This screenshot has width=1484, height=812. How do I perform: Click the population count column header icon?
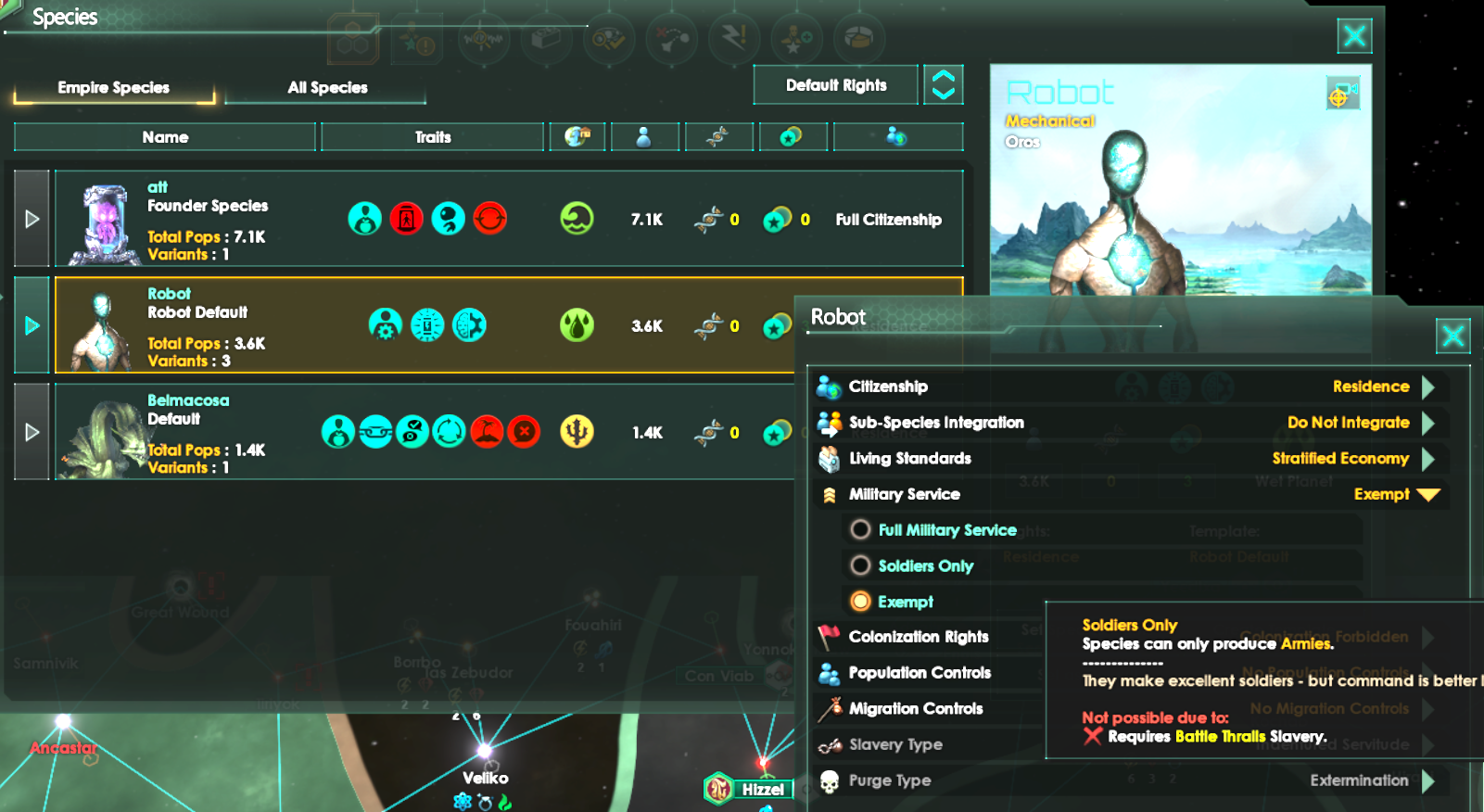(645, 136)
